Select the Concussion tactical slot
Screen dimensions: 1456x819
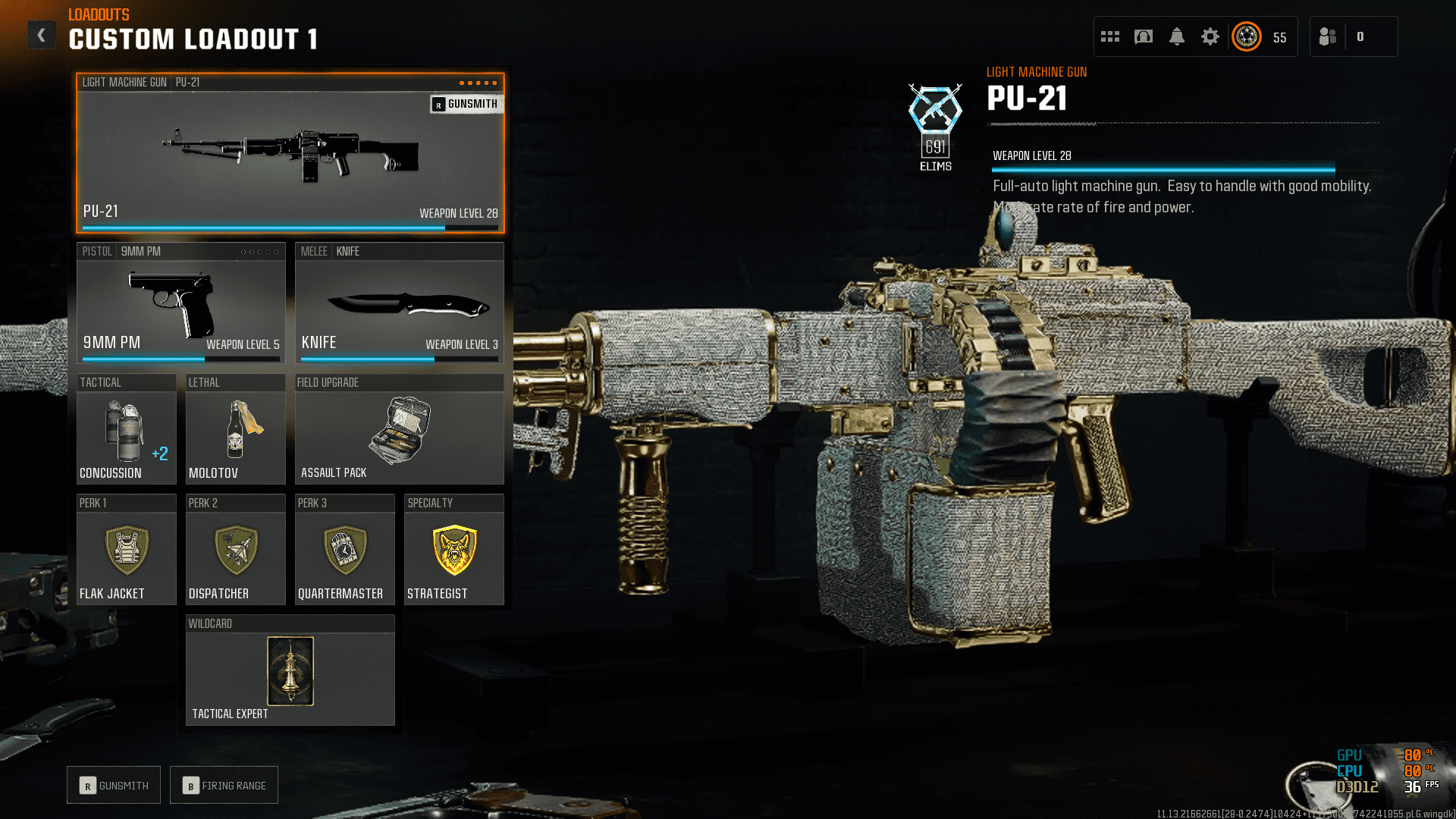click(x=127, y=429)
